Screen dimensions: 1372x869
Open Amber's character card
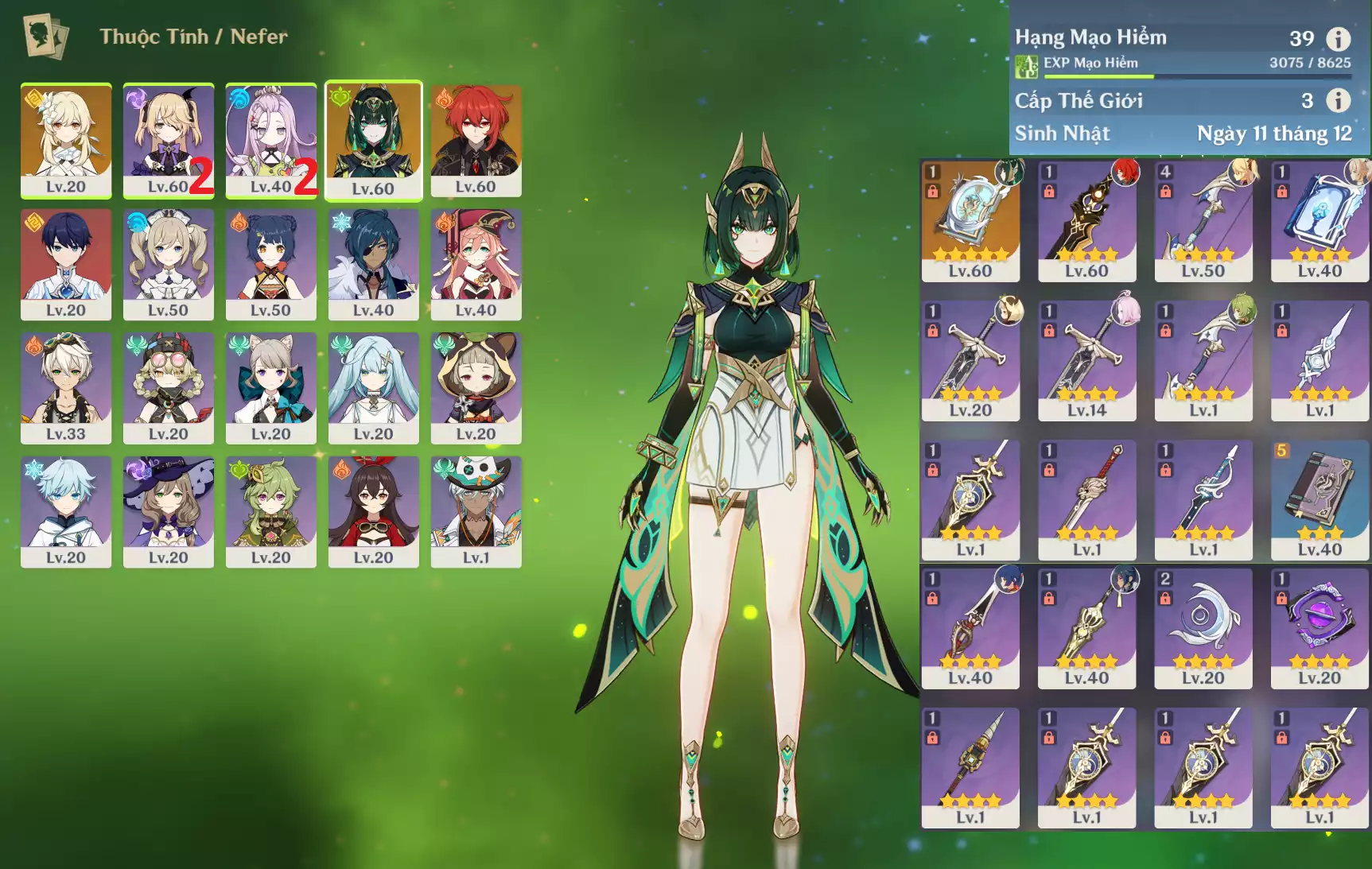pyautogui.click(x=373, y=511)
